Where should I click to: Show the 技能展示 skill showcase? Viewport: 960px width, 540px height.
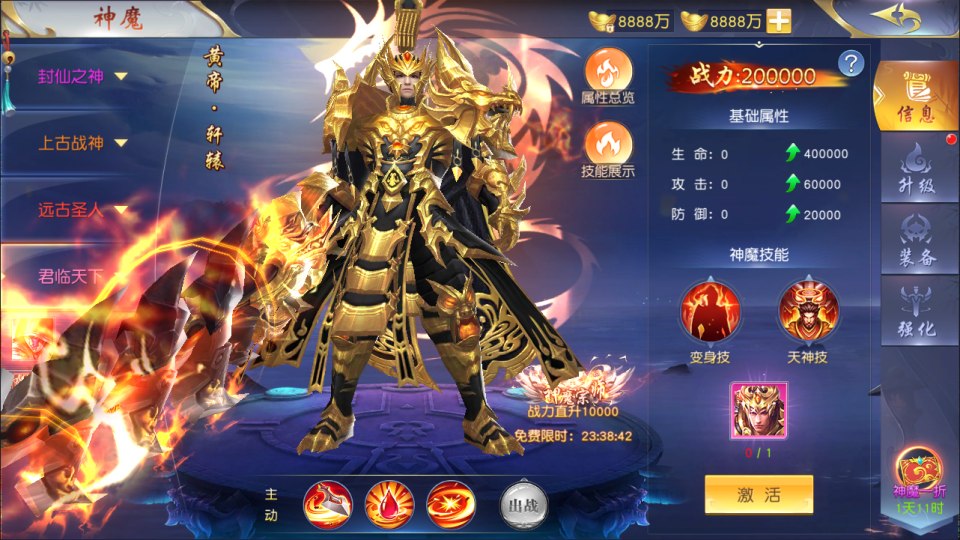(607, 149)
